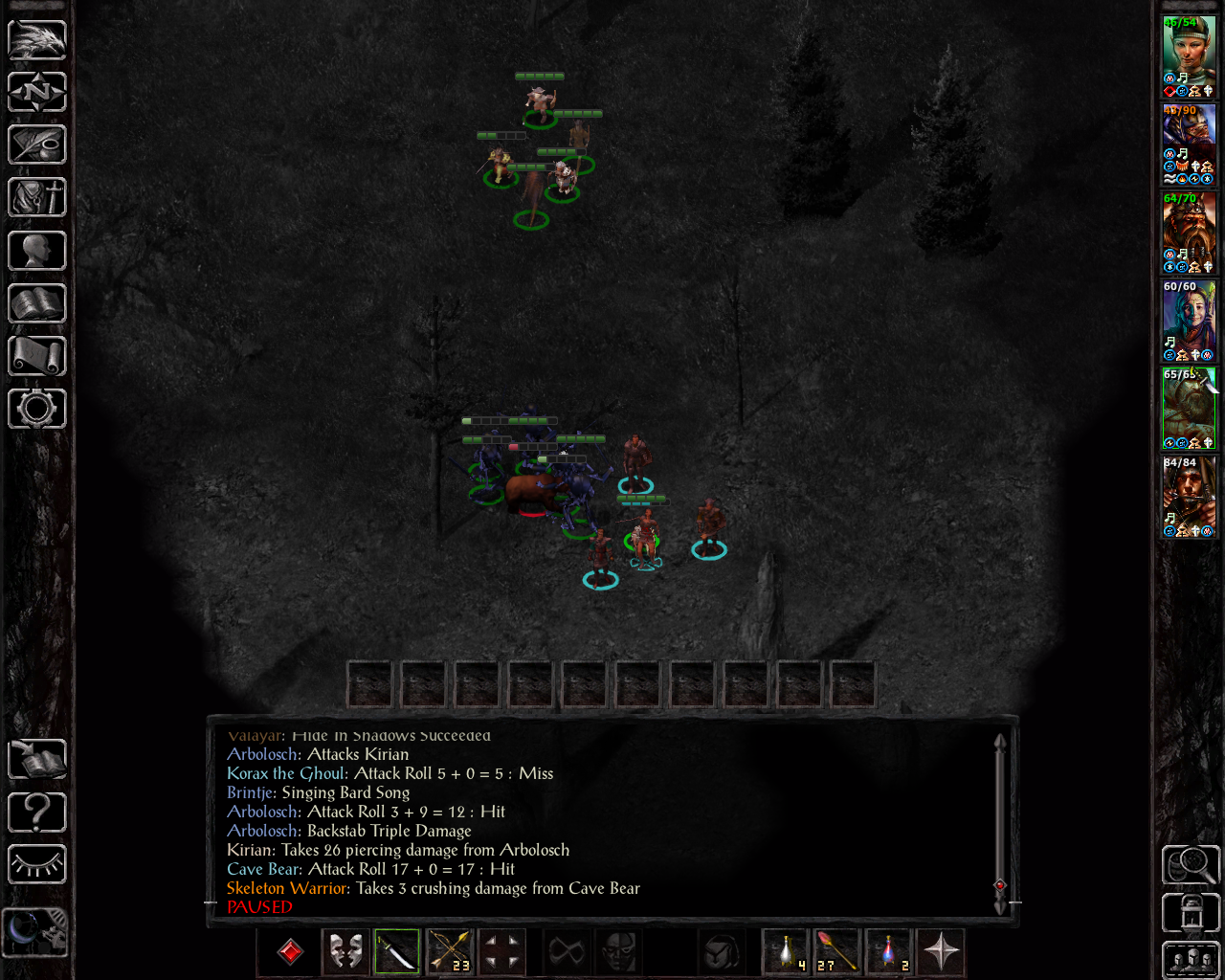Open special abilities star button
Screen dimensions: 1225x980
pos(941,951)
